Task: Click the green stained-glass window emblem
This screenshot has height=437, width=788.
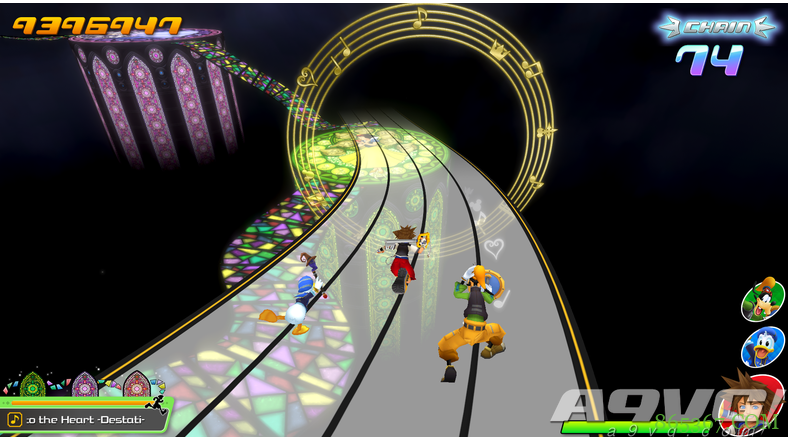Action: [x=33, y=385]
